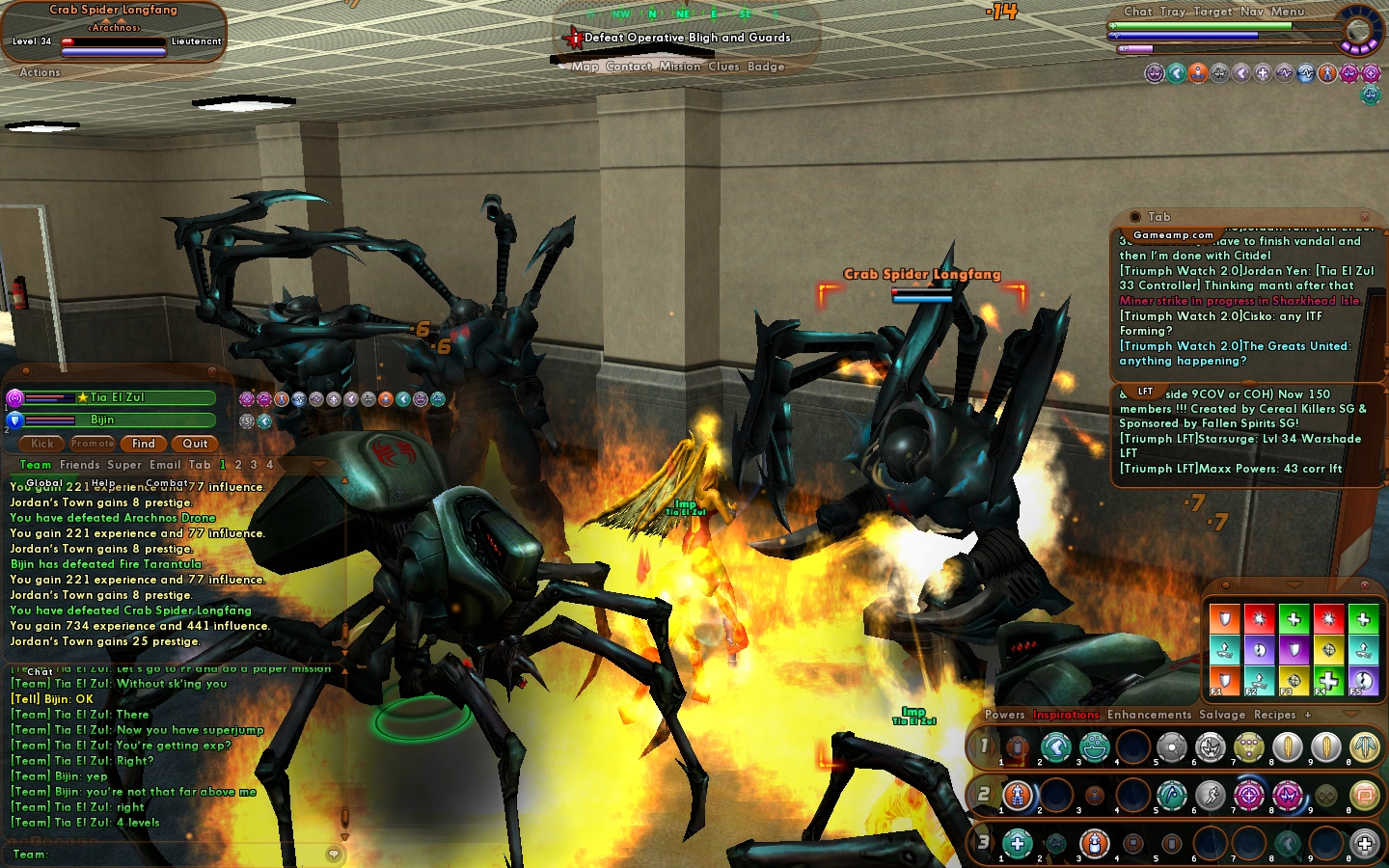Open Actions for the targeted Crab Spider
1389x868 pixels.
click(x=40, y=72)
